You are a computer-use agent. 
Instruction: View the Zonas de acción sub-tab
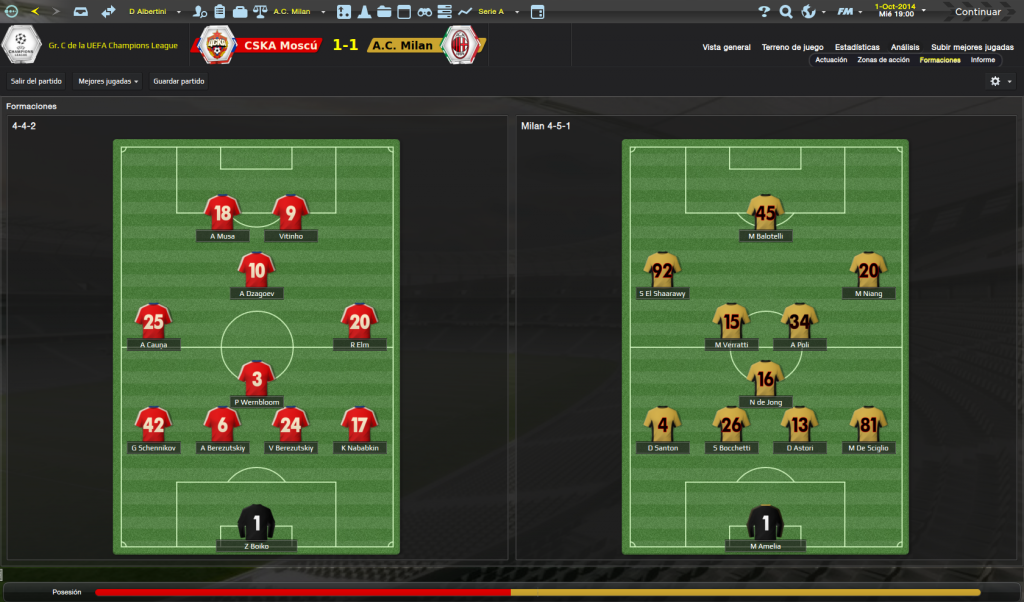pos(883,60)
